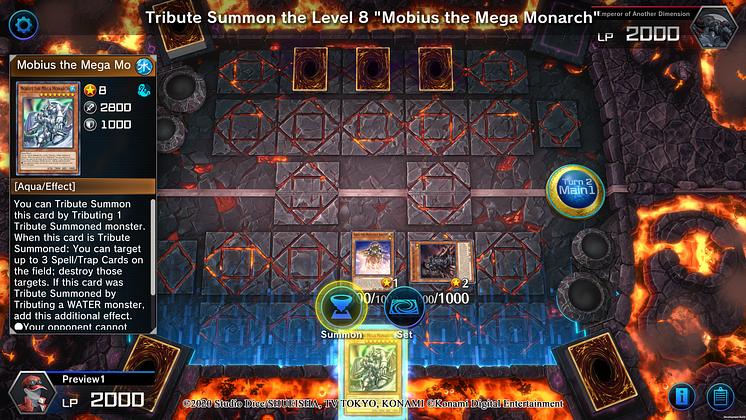Open the settings gear menu
The width and height of the screenshot is (746, 420).
(20, 24)
